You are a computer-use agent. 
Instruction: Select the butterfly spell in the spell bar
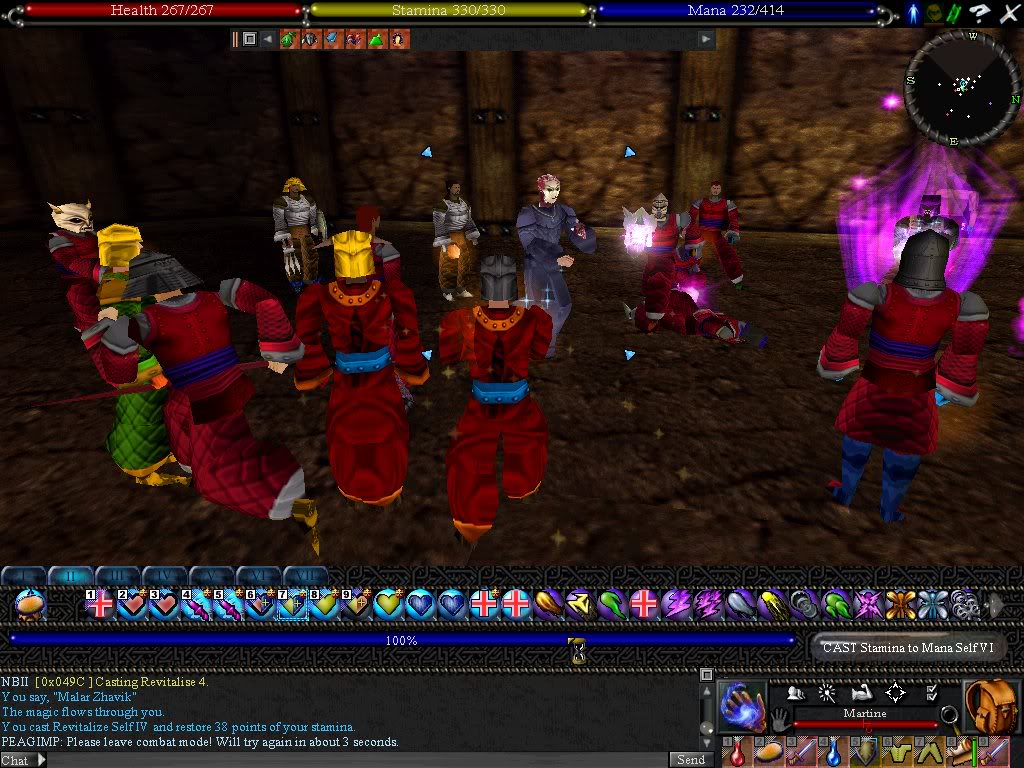(x=900, y=604)
